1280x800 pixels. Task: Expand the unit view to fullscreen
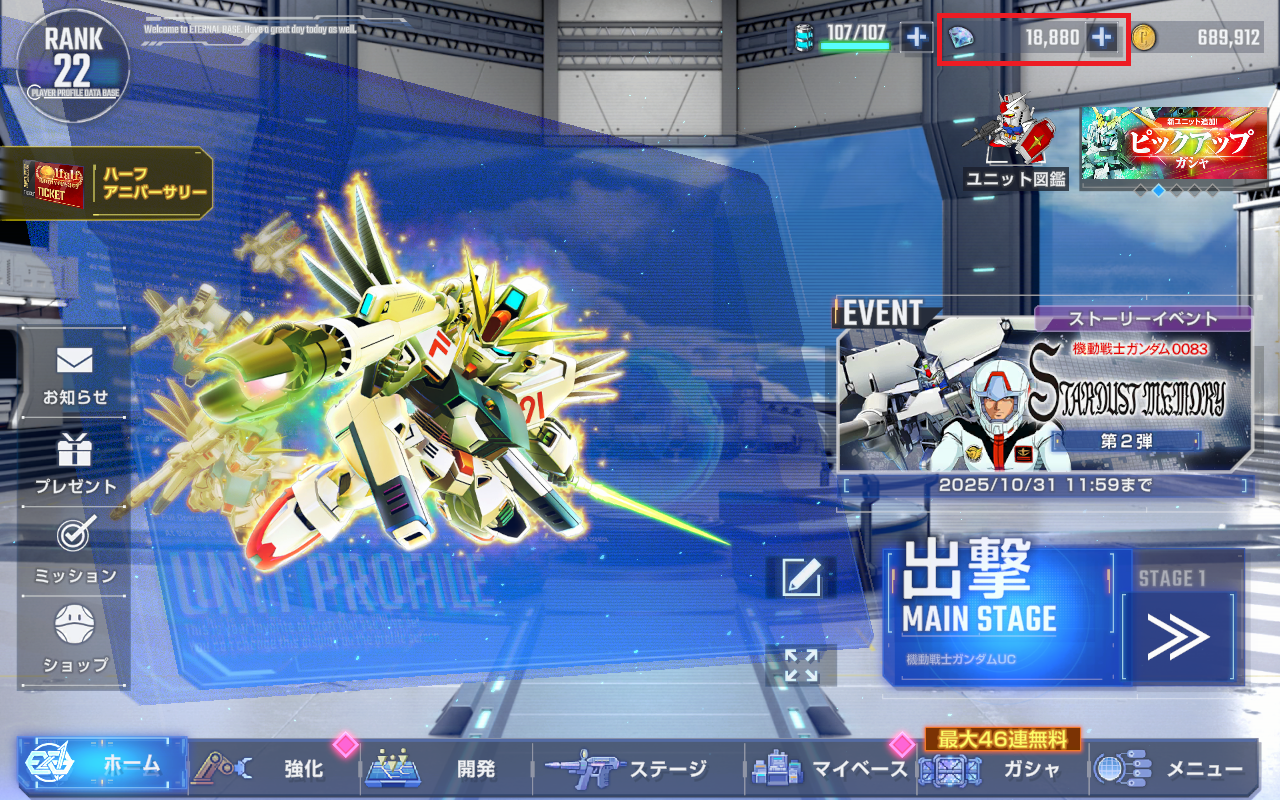[801, 665]
